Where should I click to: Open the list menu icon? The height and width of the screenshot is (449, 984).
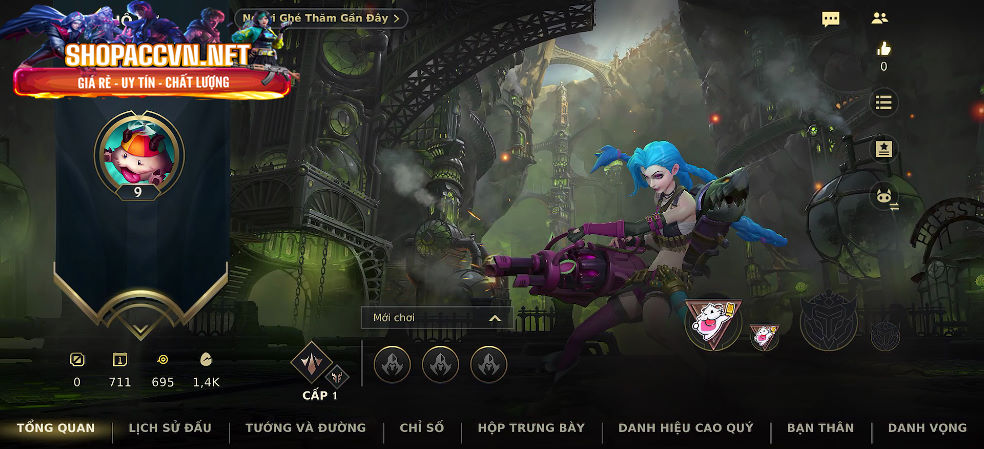click(883, 102)
